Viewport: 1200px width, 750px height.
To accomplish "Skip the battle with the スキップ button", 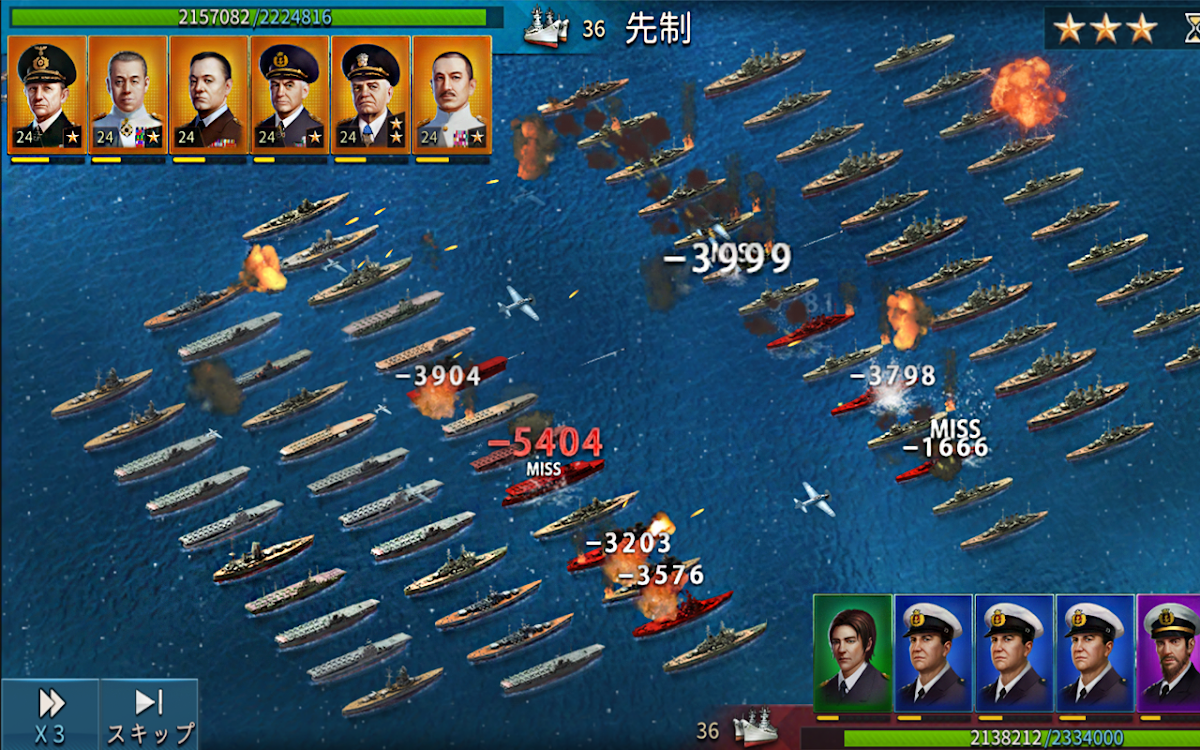I will (150, 714).
